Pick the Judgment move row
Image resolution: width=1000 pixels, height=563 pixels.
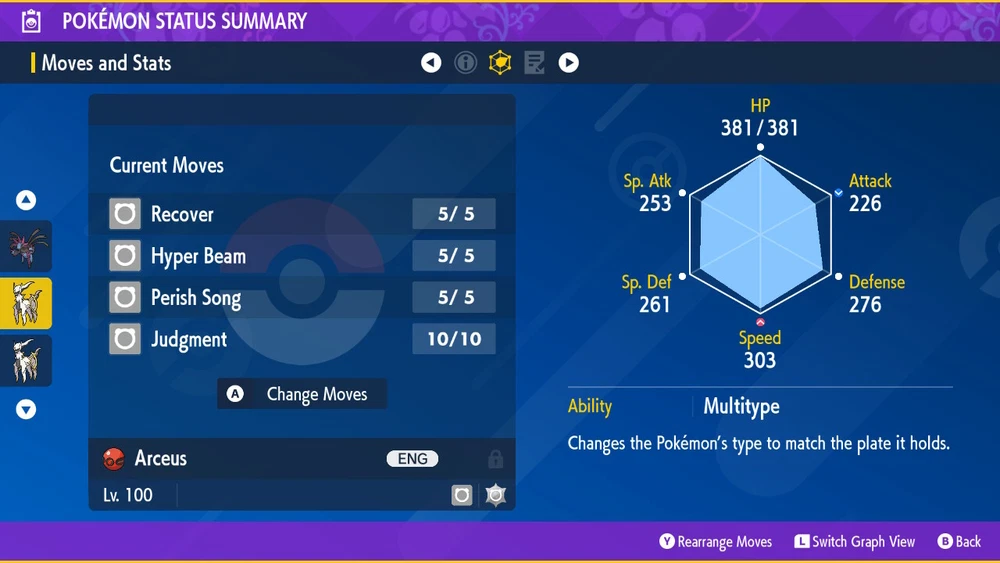click(x=301, y=340)
